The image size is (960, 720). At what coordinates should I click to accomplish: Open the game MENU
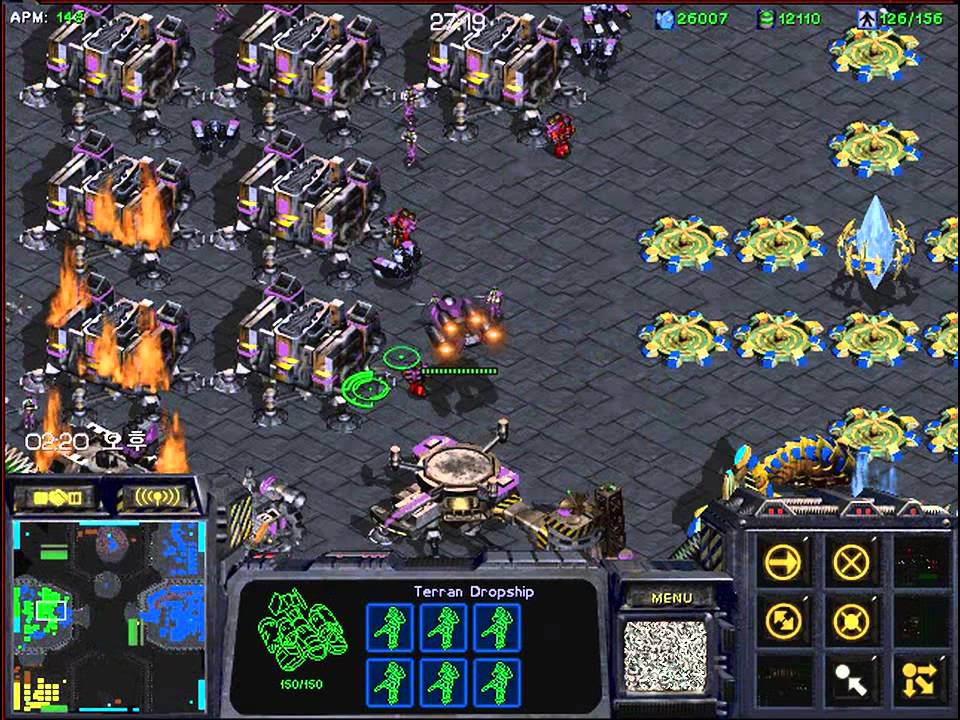click(x=671, y=598)
